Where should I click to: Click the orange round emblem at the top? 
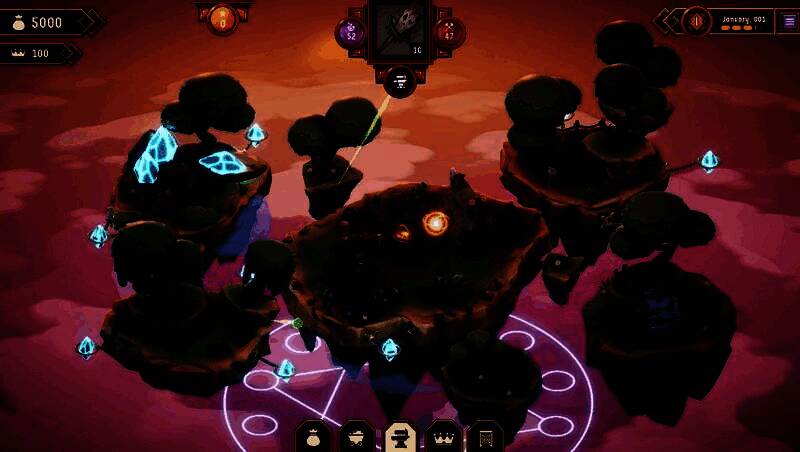(222, 18)
